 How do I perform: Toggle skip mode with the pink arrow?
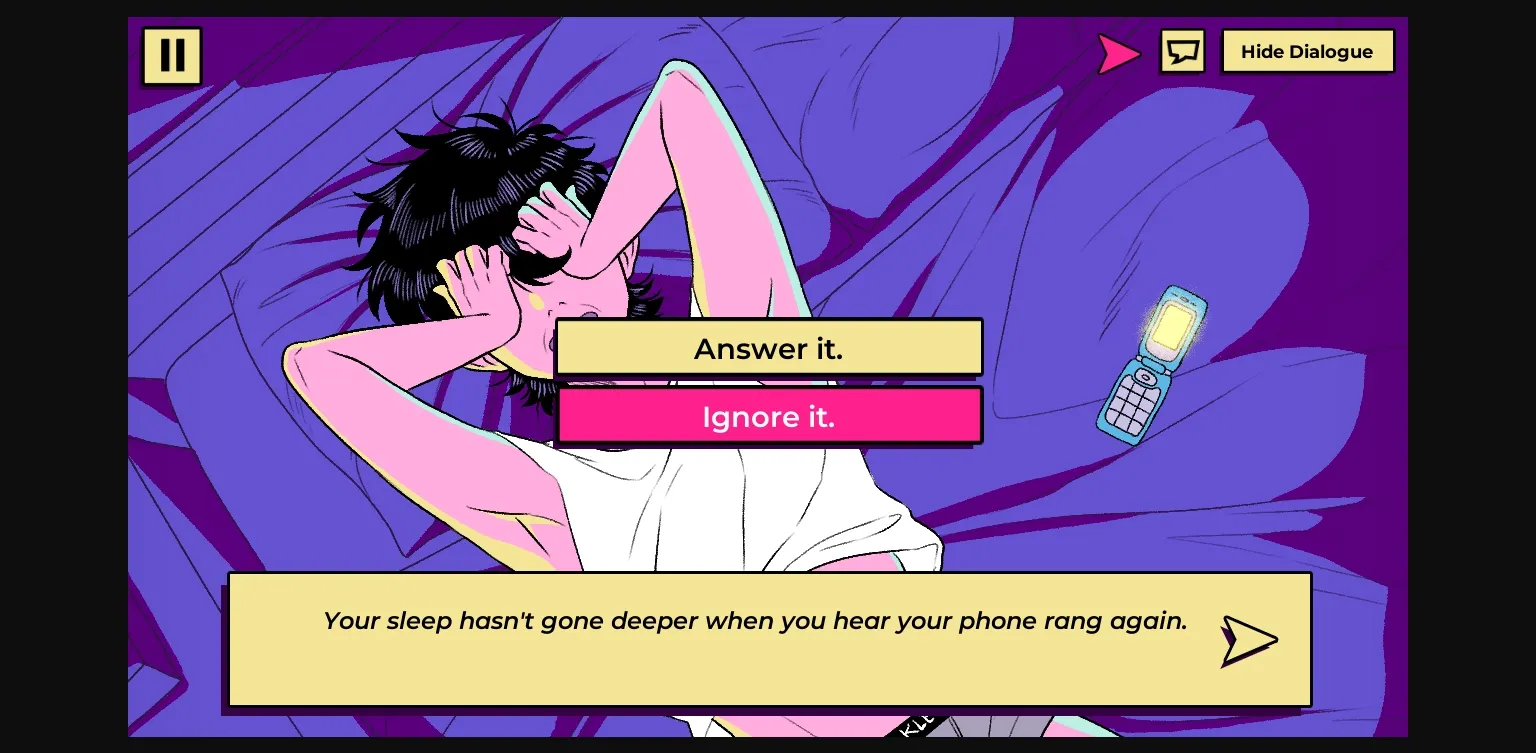click(1118, 53)
